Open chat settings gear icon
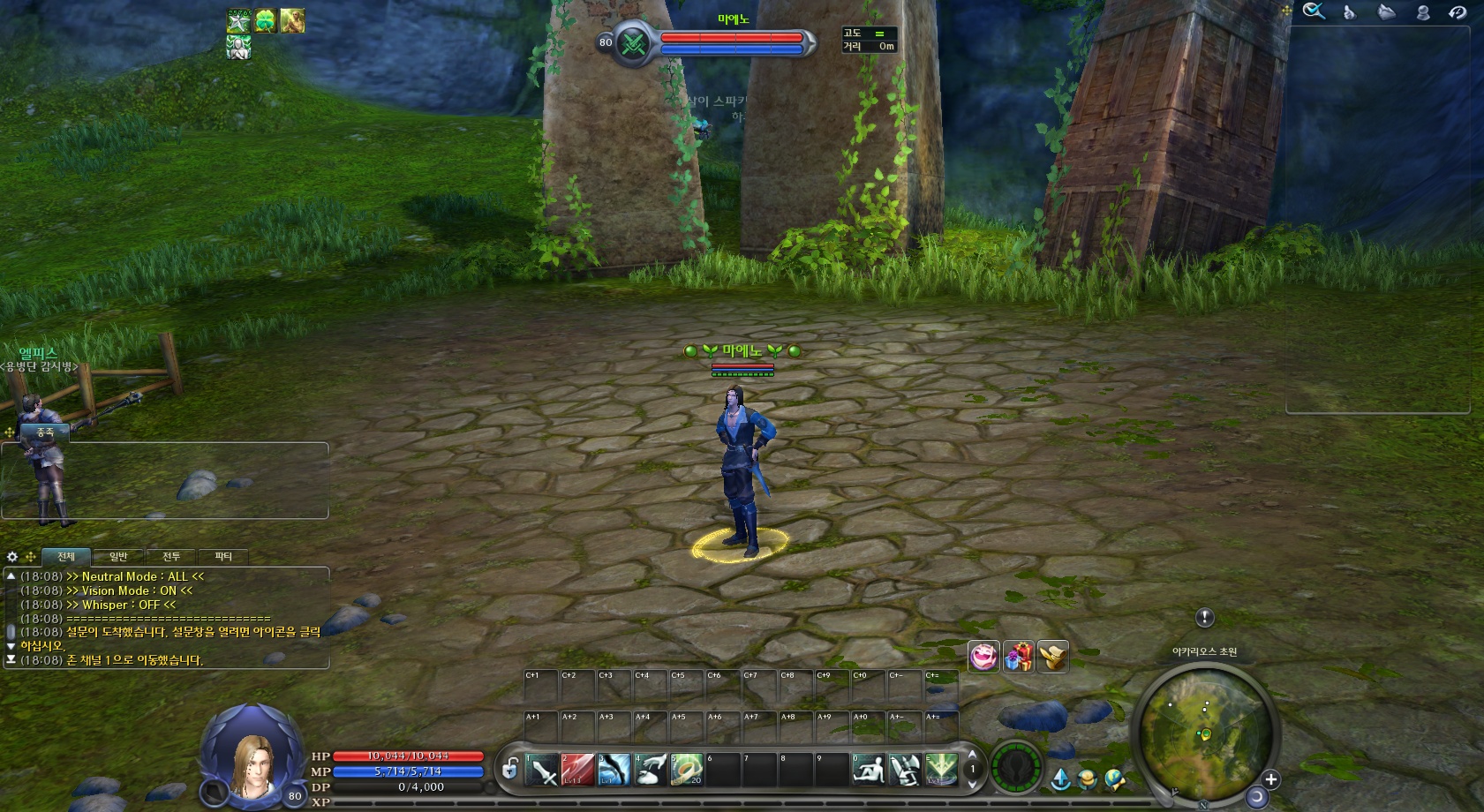The image size is (1484, 812). [12, 557]
